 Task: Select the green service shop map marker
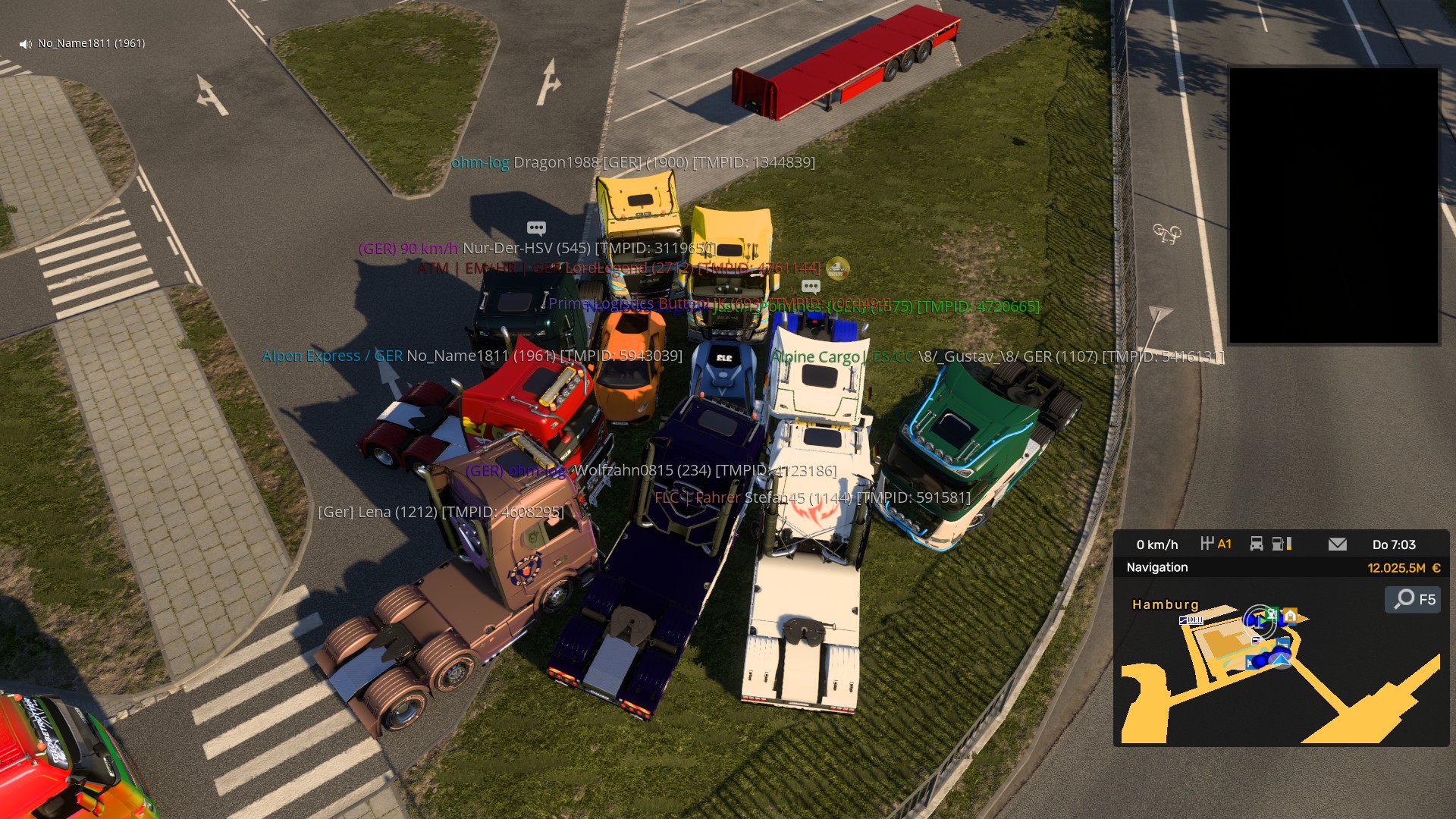[x=1272, y=613]
